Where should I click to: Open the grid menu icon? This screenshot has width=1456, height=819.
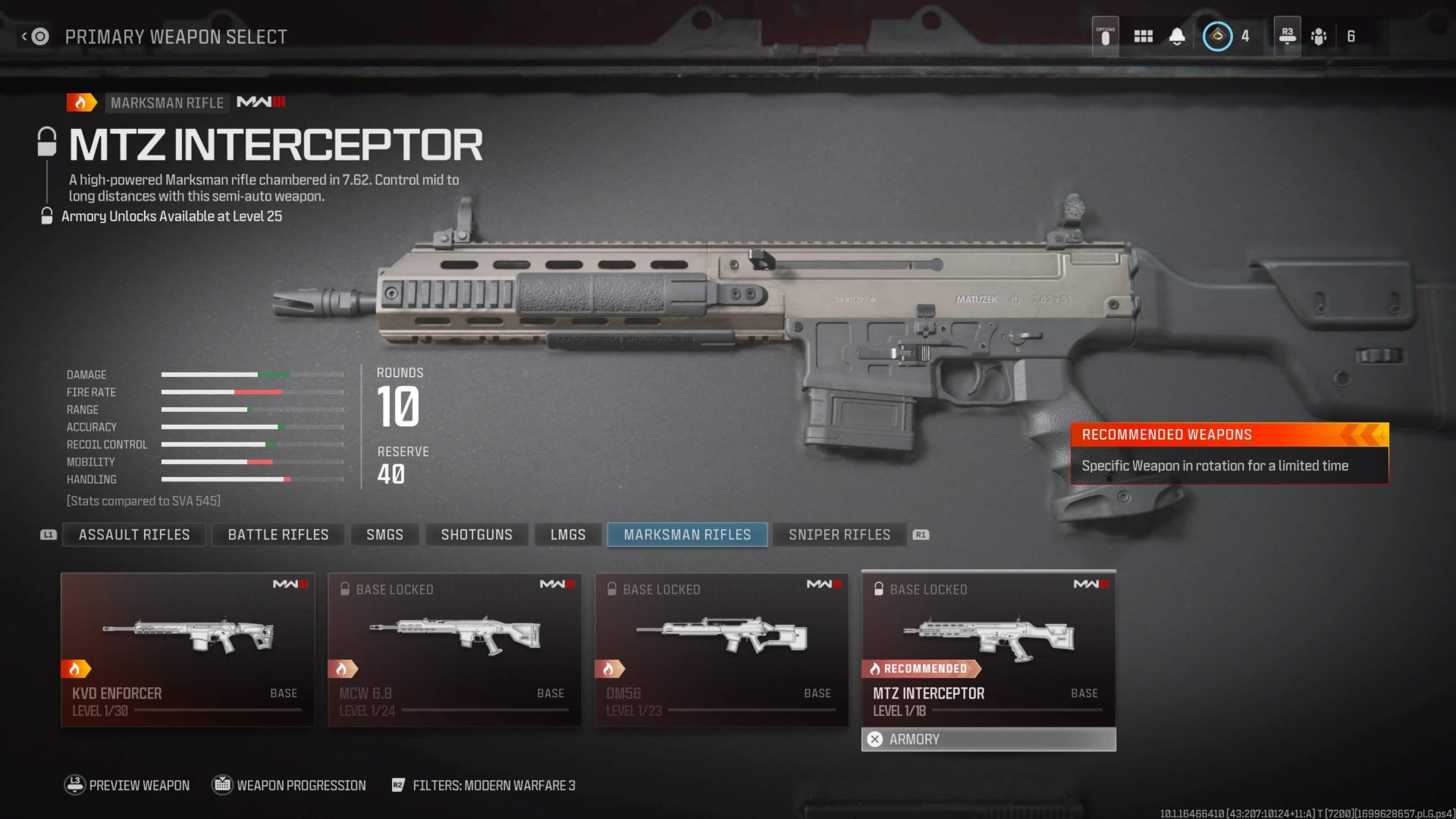click(1143, 36)
